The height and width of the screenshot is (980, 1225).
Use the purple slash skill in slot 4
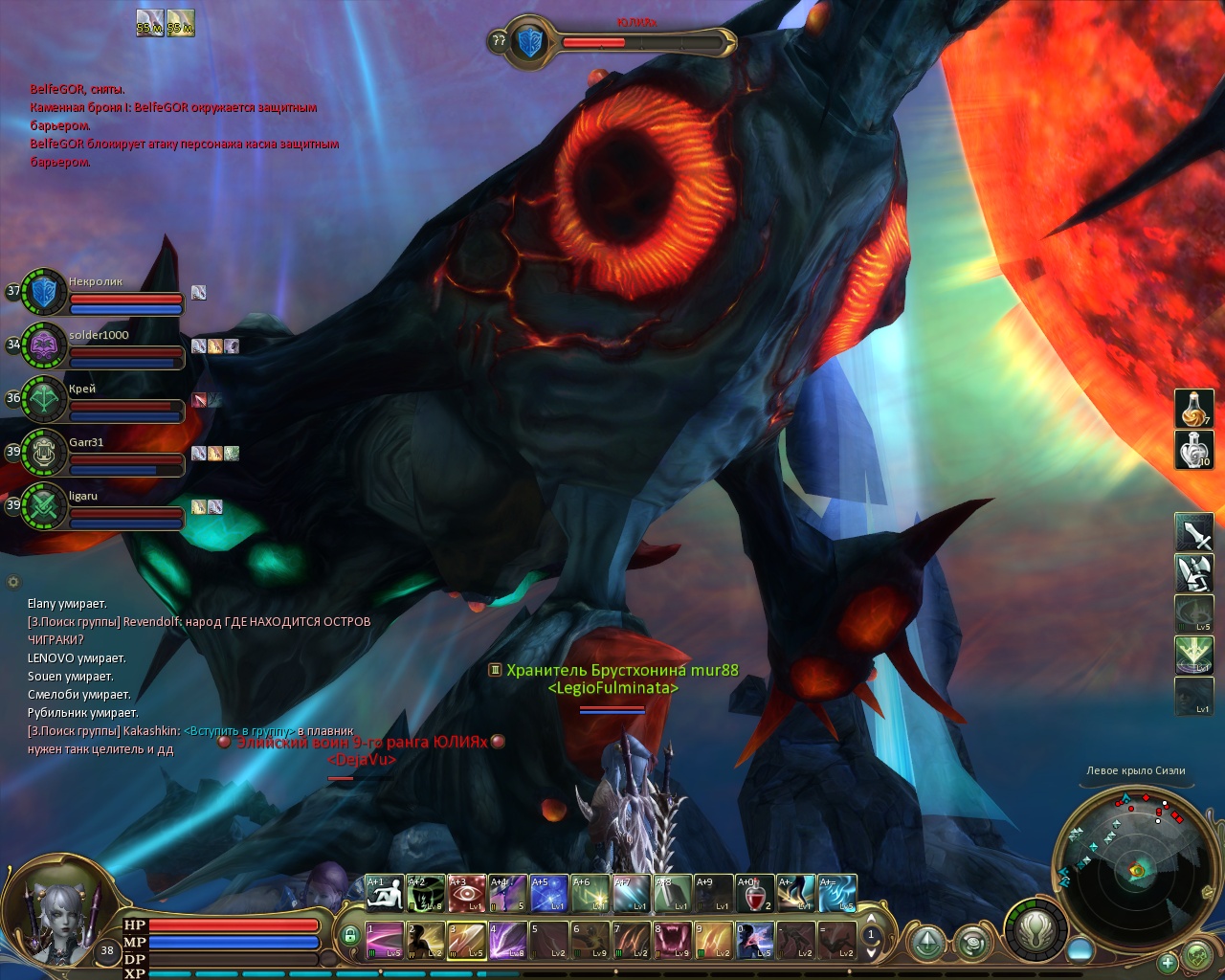tap(508, 940)
